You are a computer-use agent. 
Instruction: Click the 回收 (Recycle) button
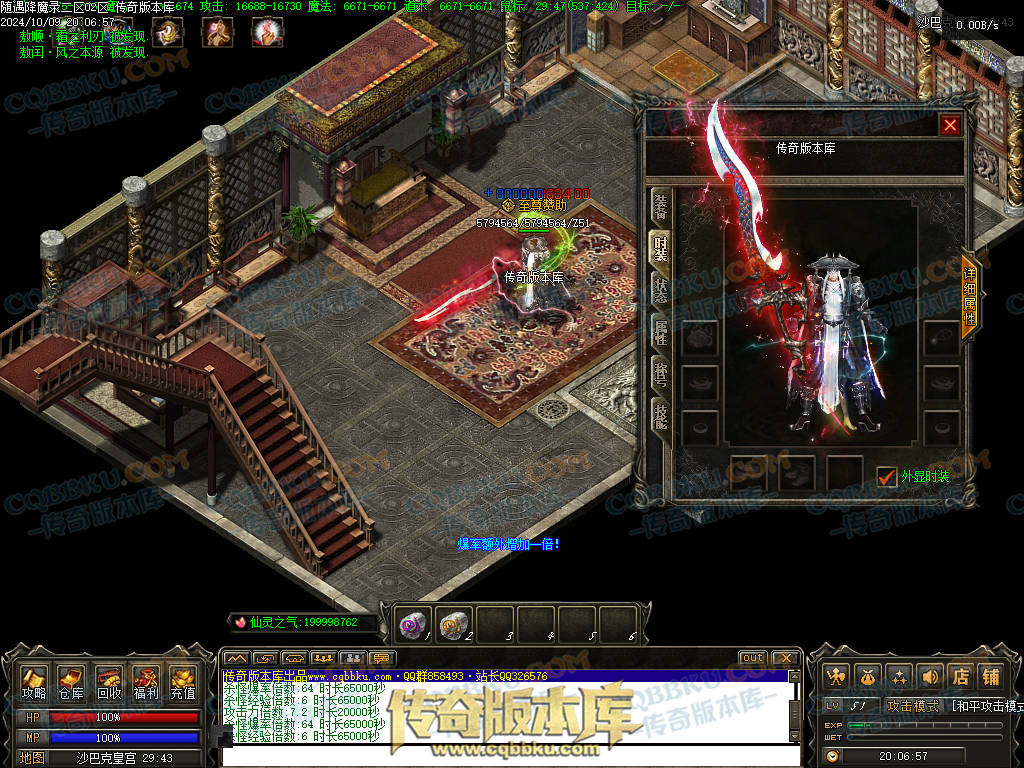(x=109, y=682)
